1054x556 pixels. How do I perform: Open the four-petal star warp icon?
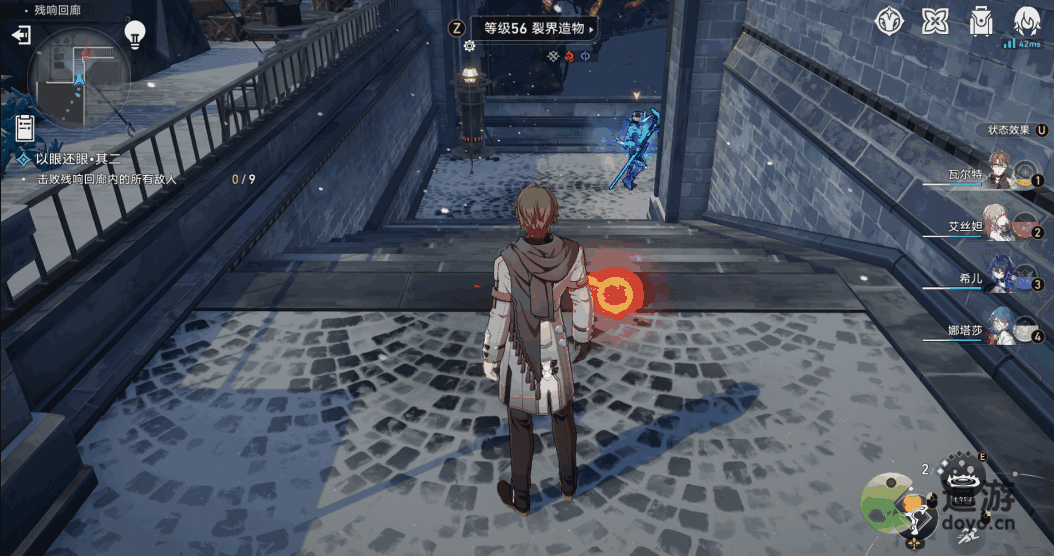pyautogui.click(x=935, y=21)
